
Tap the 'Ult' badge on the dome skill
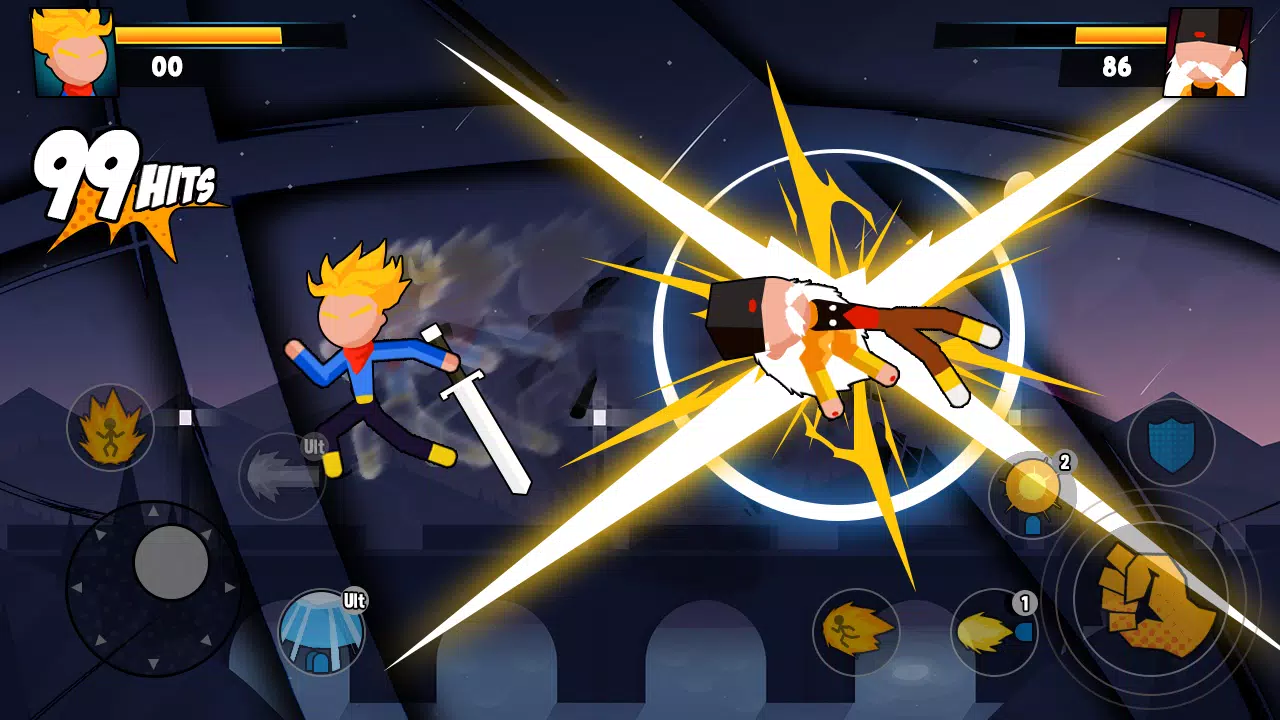(353, 601)
